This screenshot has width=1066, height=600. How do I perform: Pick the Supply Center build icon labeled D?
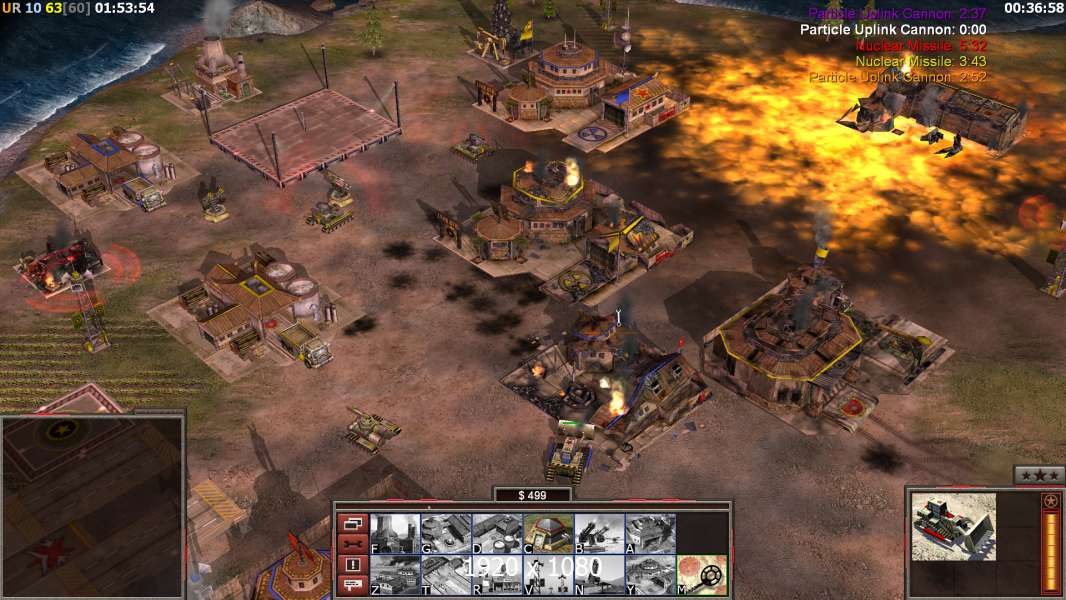(497, 533)
